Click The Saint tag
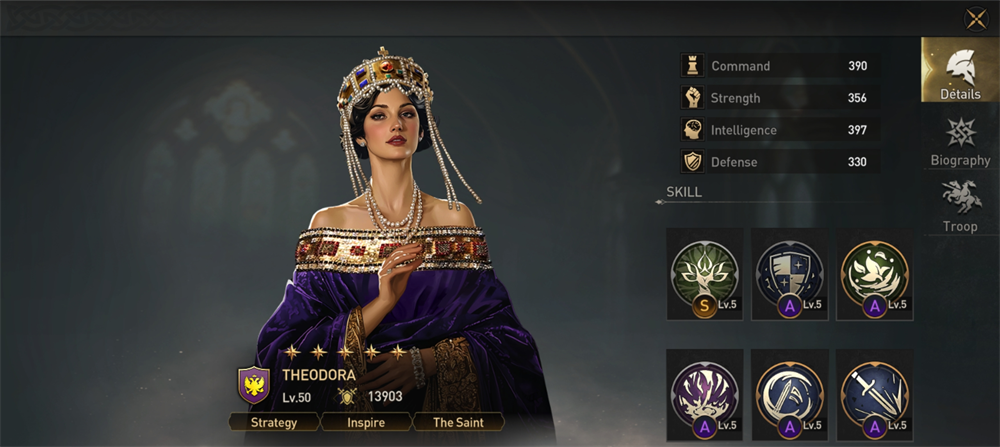Viewport: 1000px width, 447px height. click(457, 422)
